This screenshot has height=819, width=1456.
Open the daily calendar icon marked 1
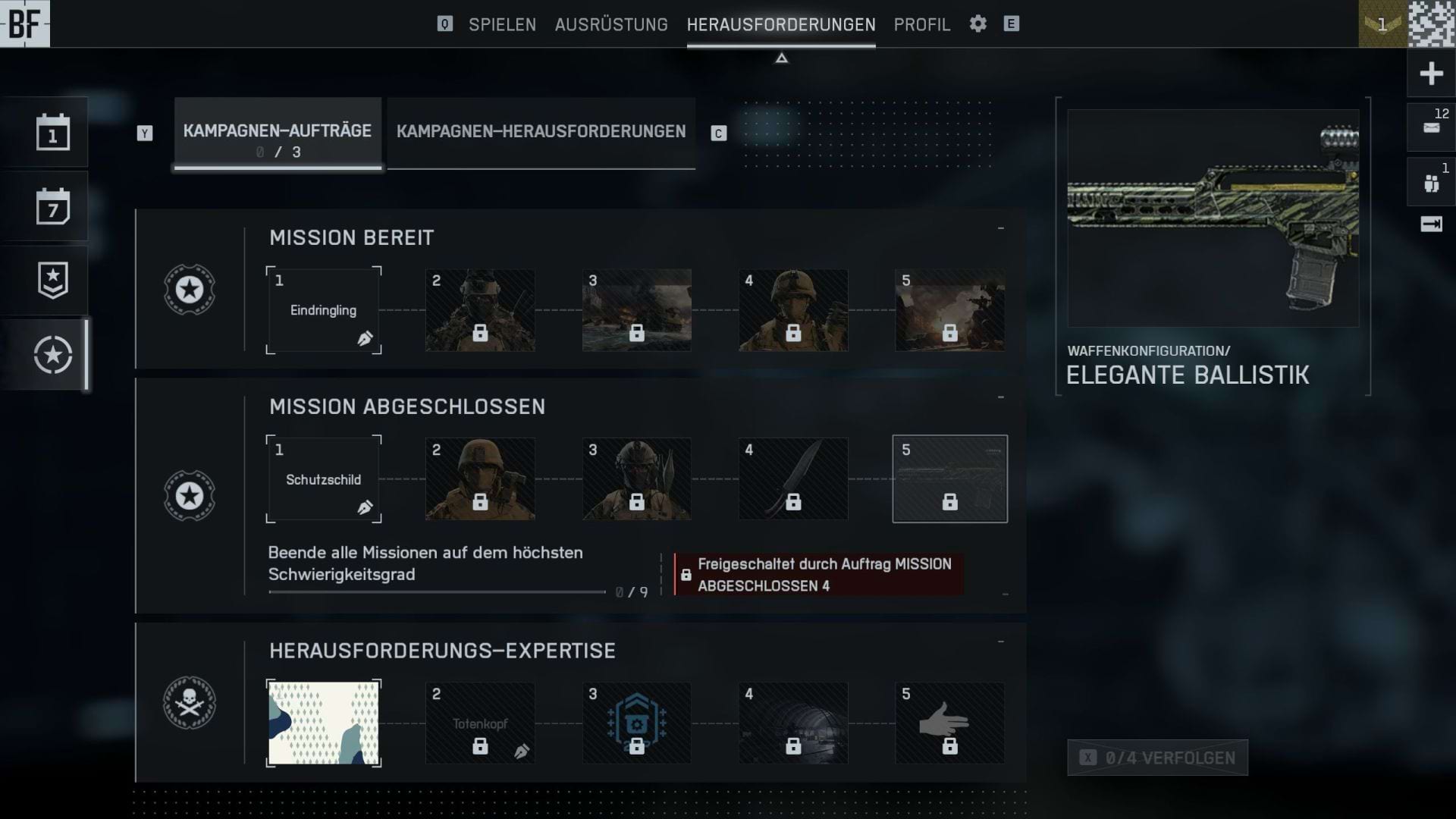click(52, 133)
